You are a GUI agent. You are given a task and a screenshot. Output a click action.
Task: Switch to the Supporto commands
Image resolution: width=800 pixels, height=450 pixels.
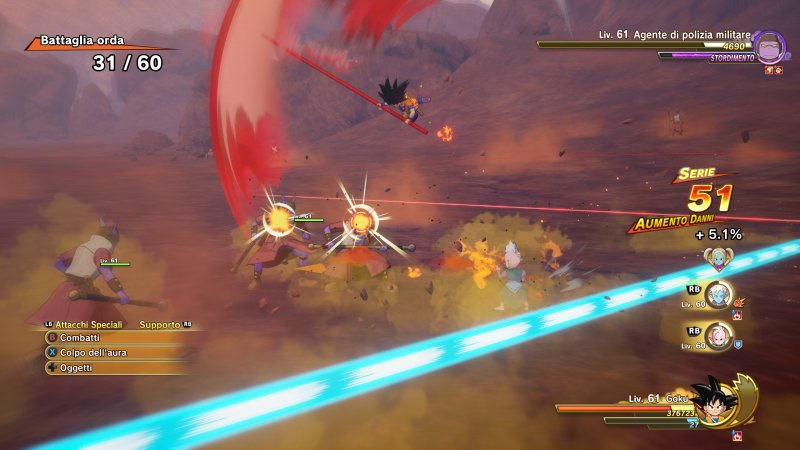coord(160,324)
